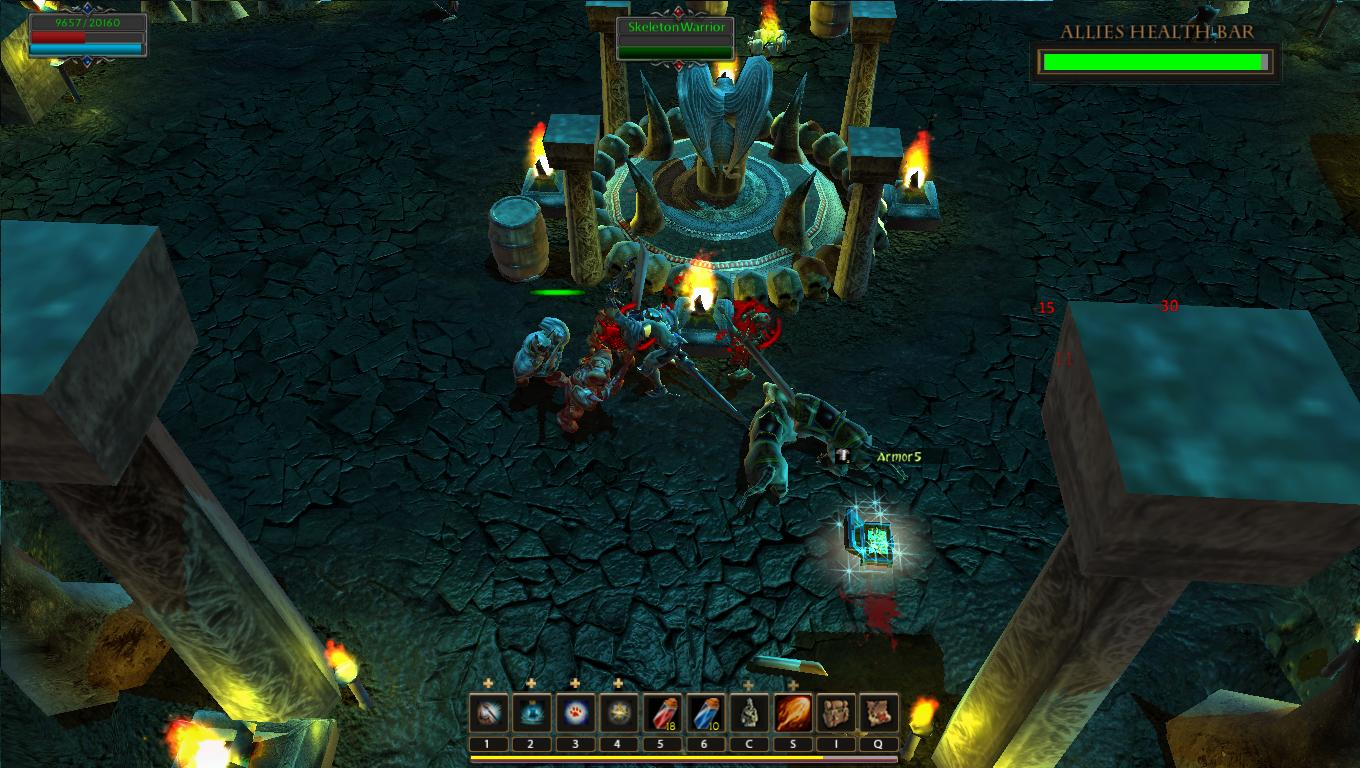Drink a red health potion from slot 5
The height and width of the screenshot is (768, 1360).
(663, 711)
